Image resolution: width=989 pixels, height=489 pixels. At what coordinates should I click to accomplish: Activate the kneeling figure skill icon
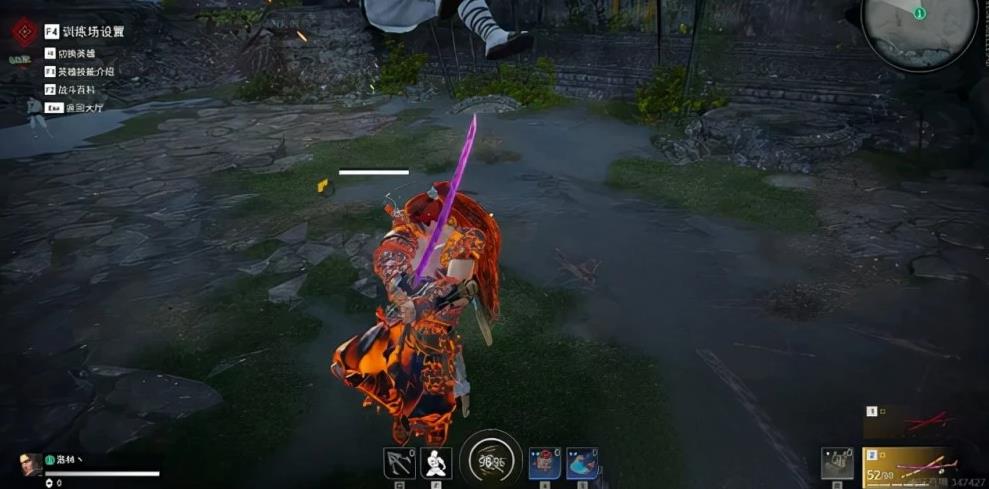435,463
